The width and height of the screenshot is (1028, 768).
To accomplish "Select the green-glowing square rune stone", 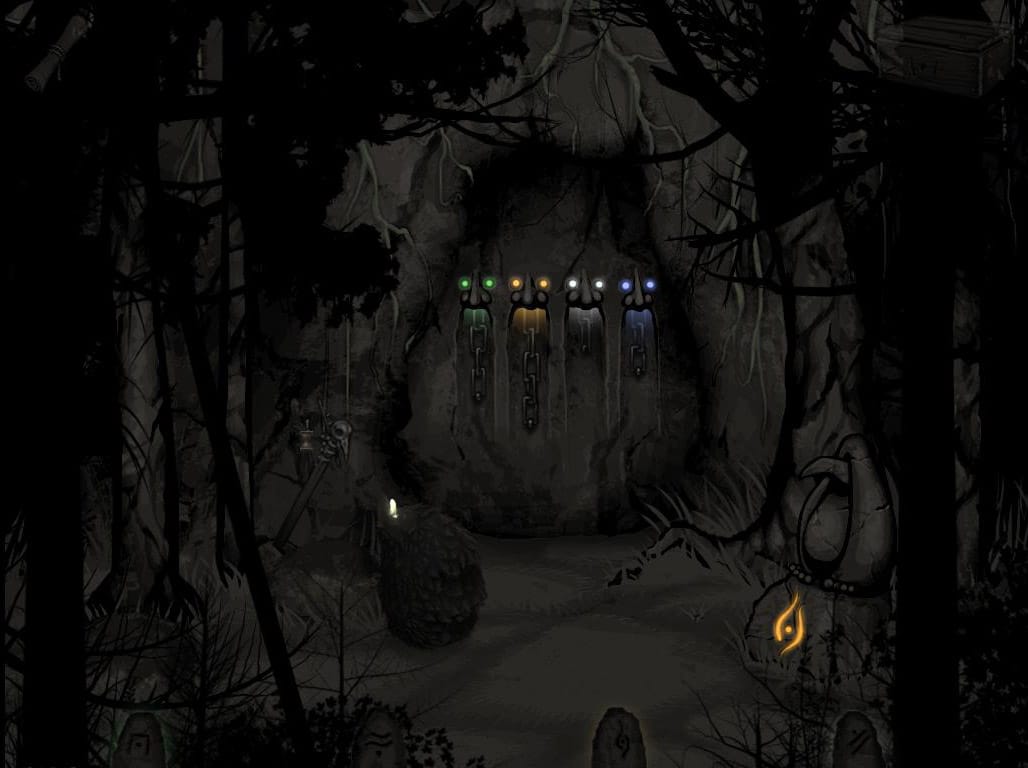I will (138, 742).
